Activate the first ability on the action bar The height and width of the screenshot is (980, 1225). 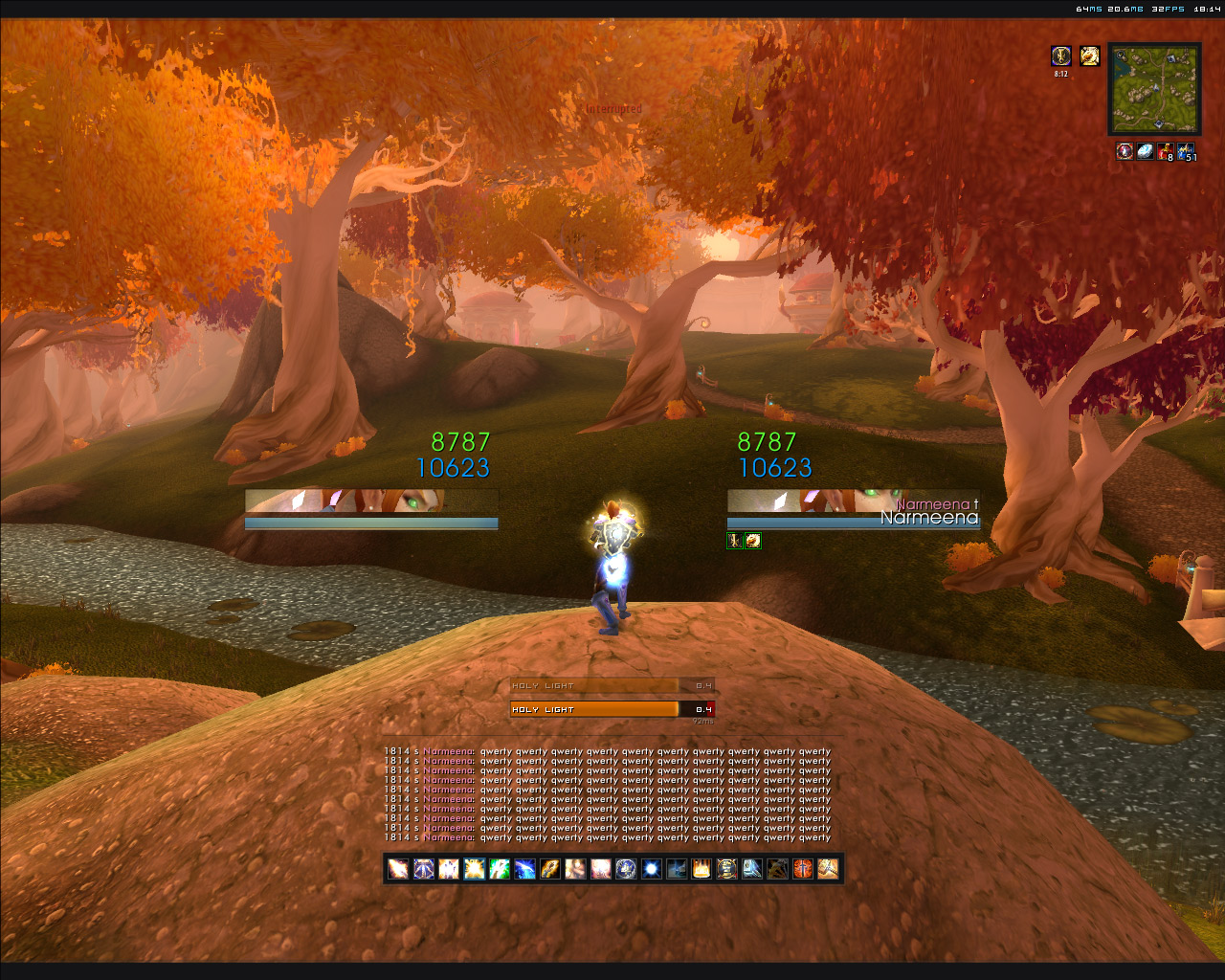click(398, 869)
